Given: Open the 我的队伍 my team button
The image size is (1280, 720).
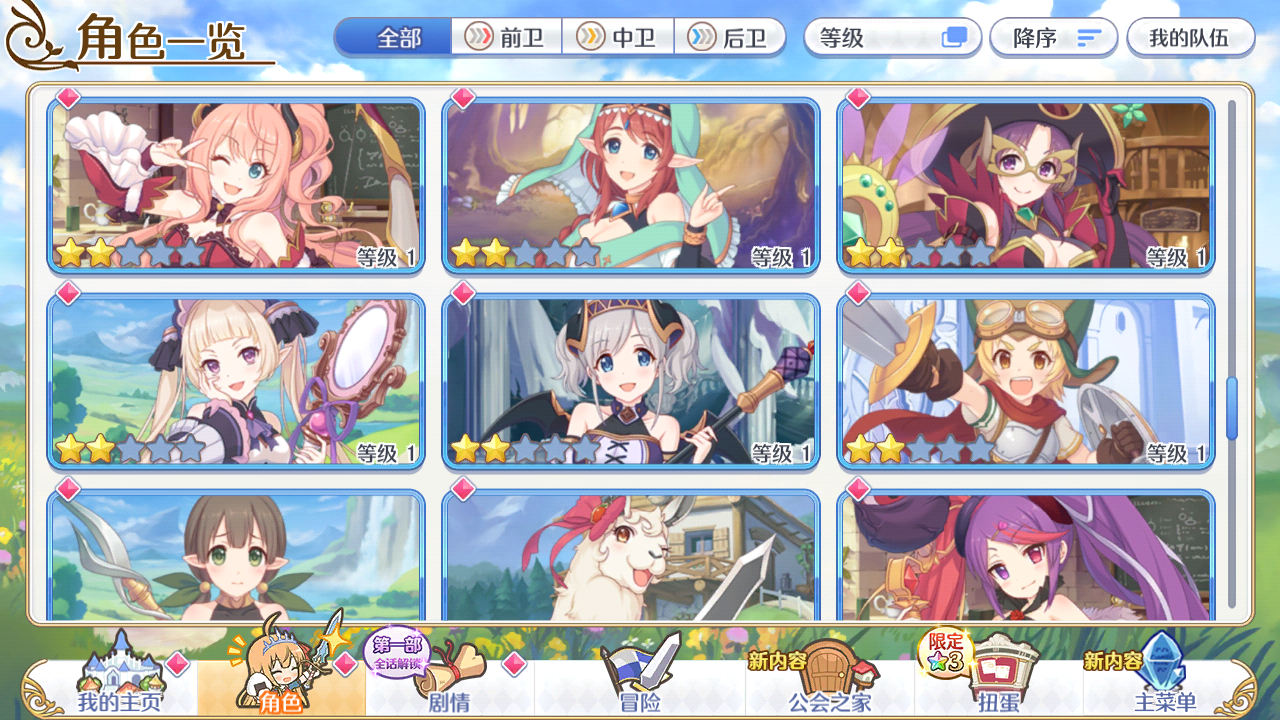Looking at the screenshot, I should point(1190,37).
